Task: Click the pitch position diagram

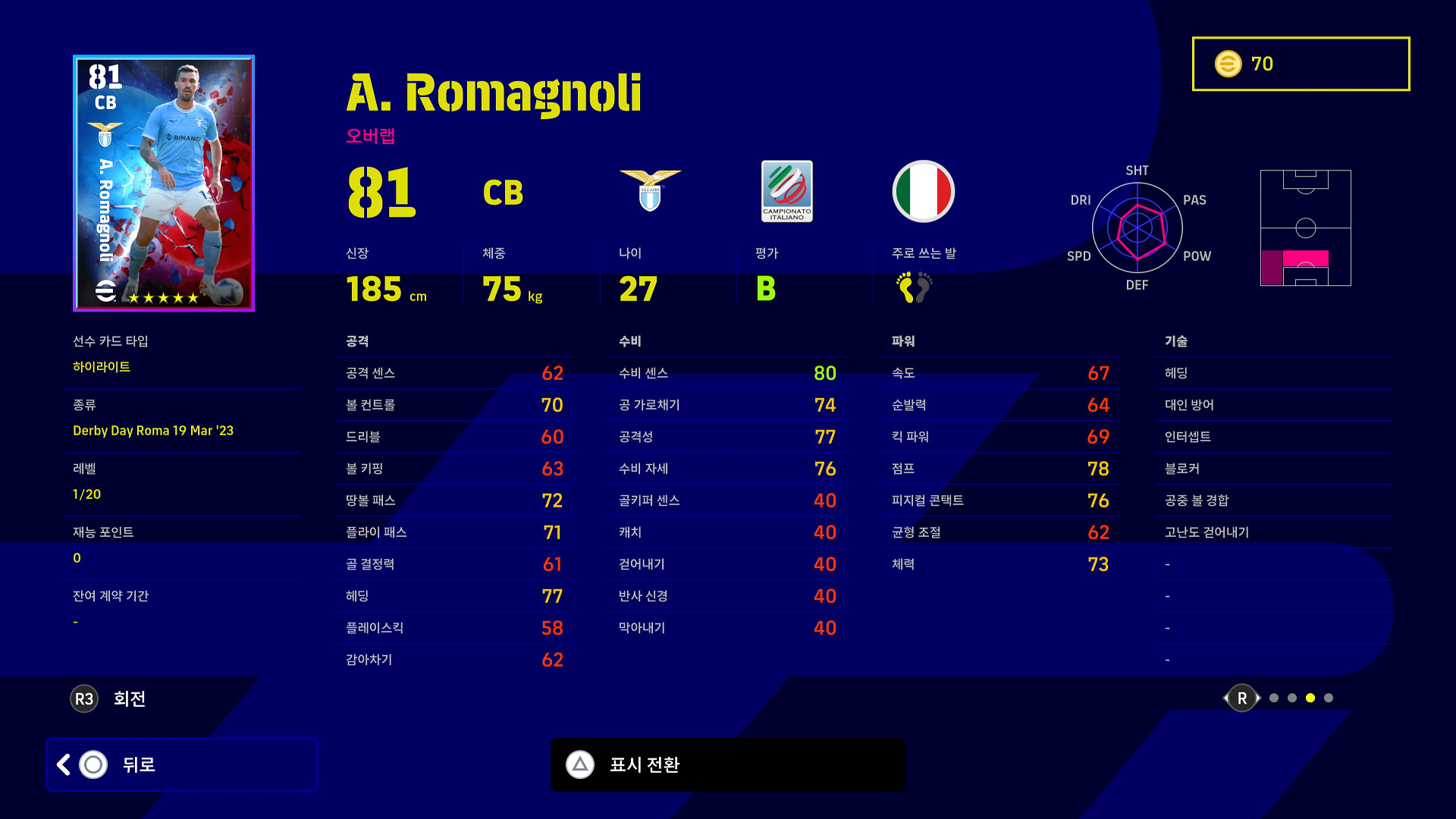Action: tap(1305, 227)
